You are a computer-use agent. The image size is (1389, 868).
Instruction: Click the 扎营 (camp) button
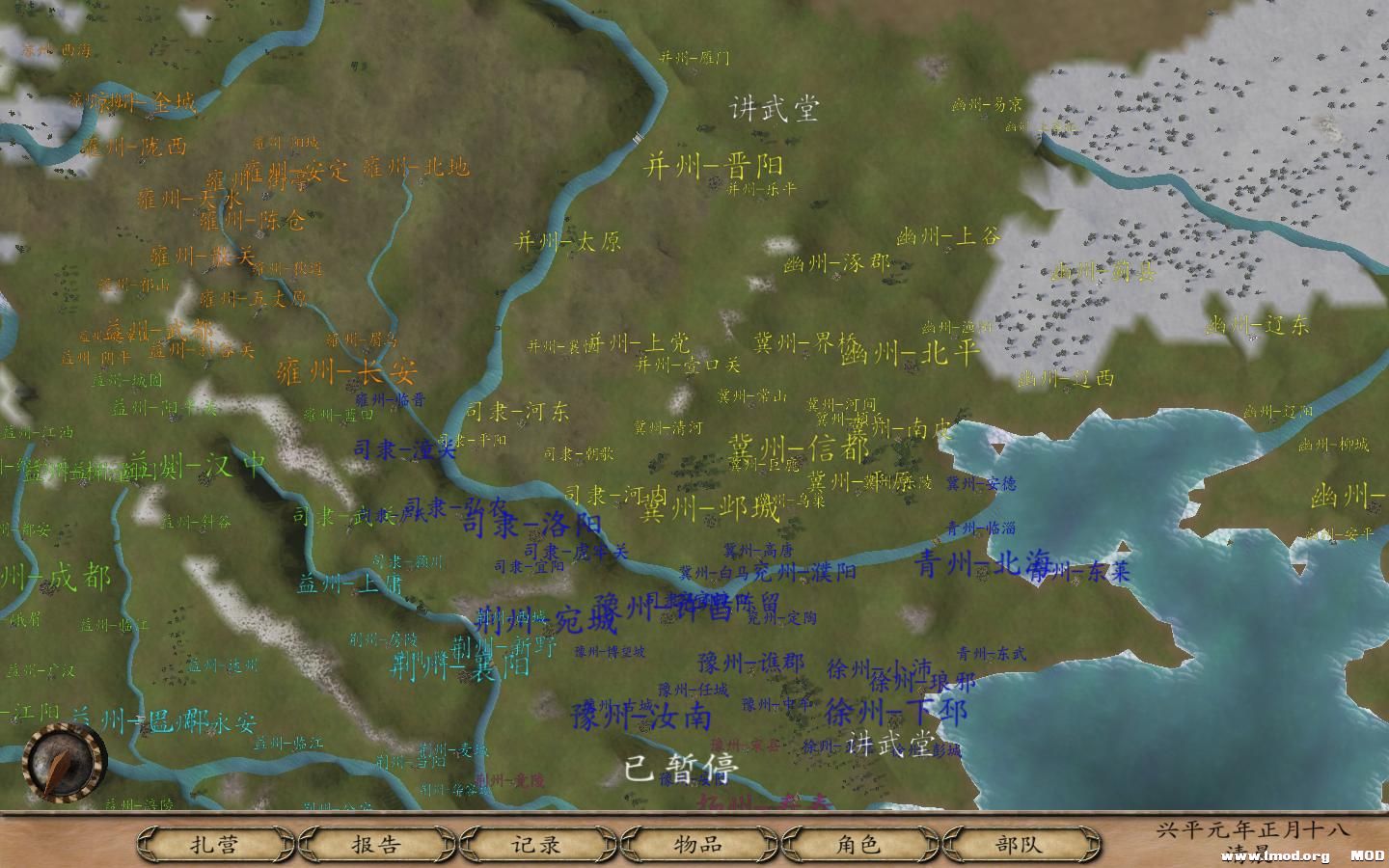pyautogui.click(x=214, y=843)
